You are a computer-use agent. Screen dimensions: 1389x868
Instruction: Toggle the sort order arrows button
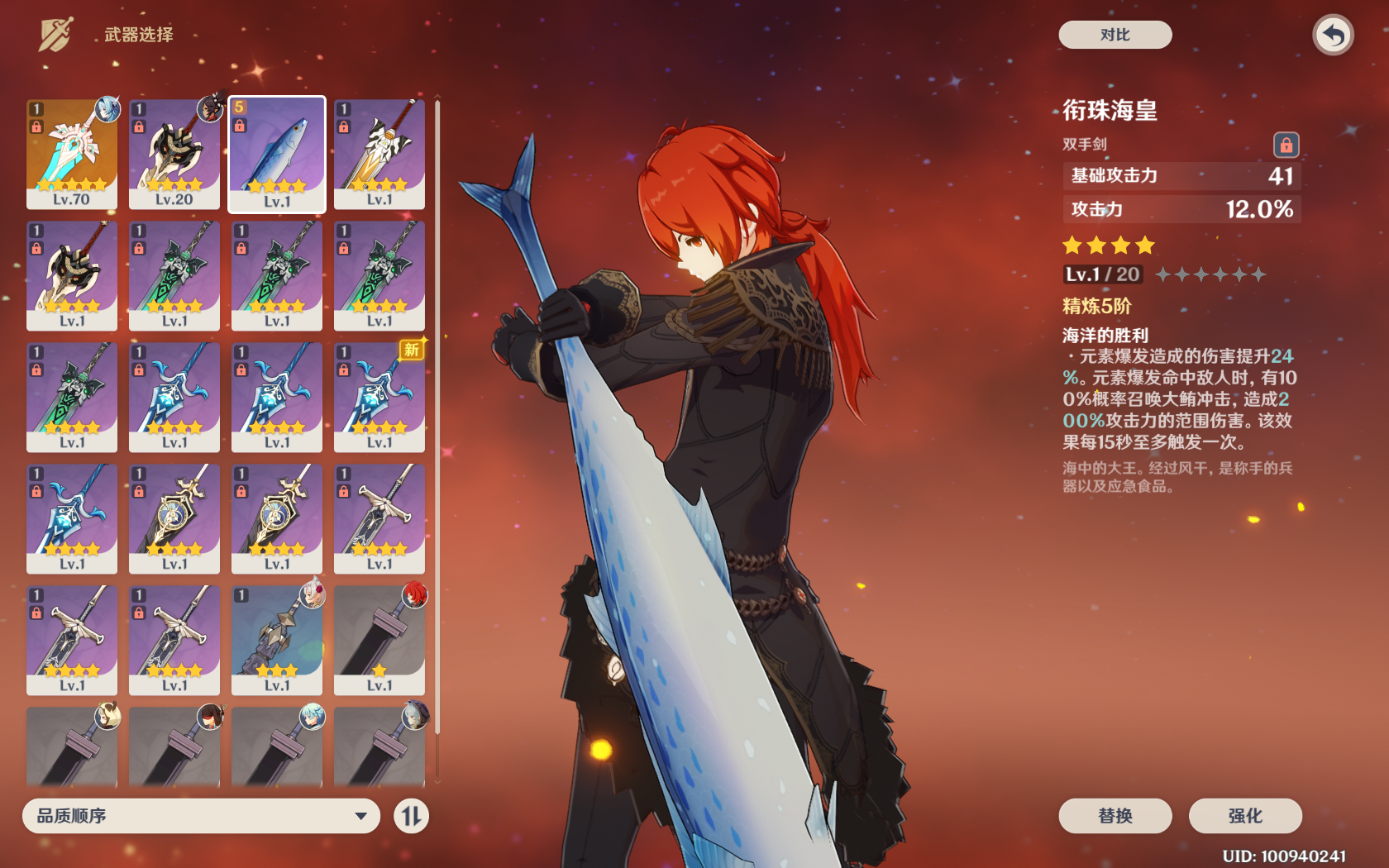click(x=411, y=817)
